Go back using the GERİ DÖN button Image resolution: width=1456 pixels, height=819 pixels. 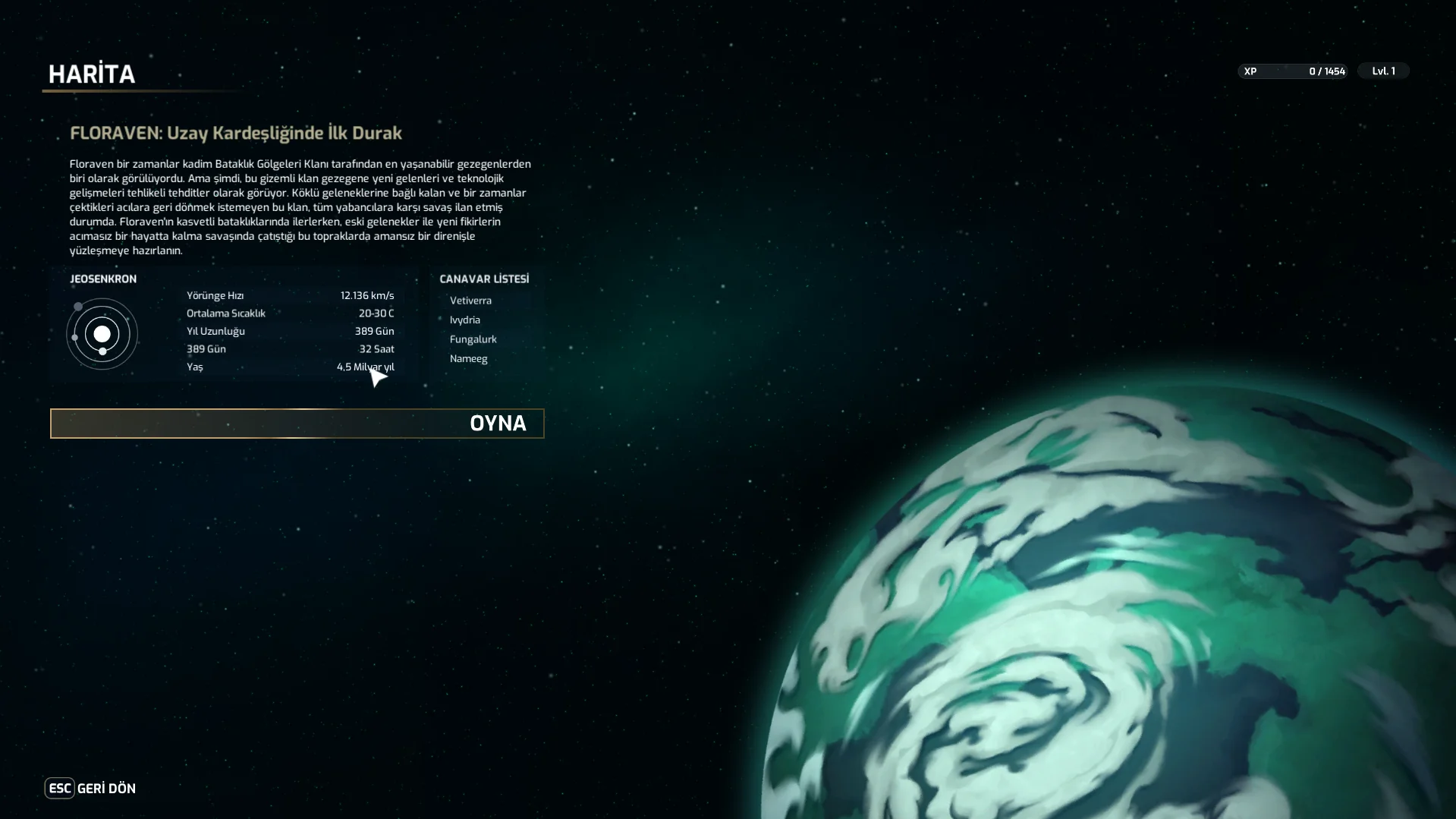(90, 789)
